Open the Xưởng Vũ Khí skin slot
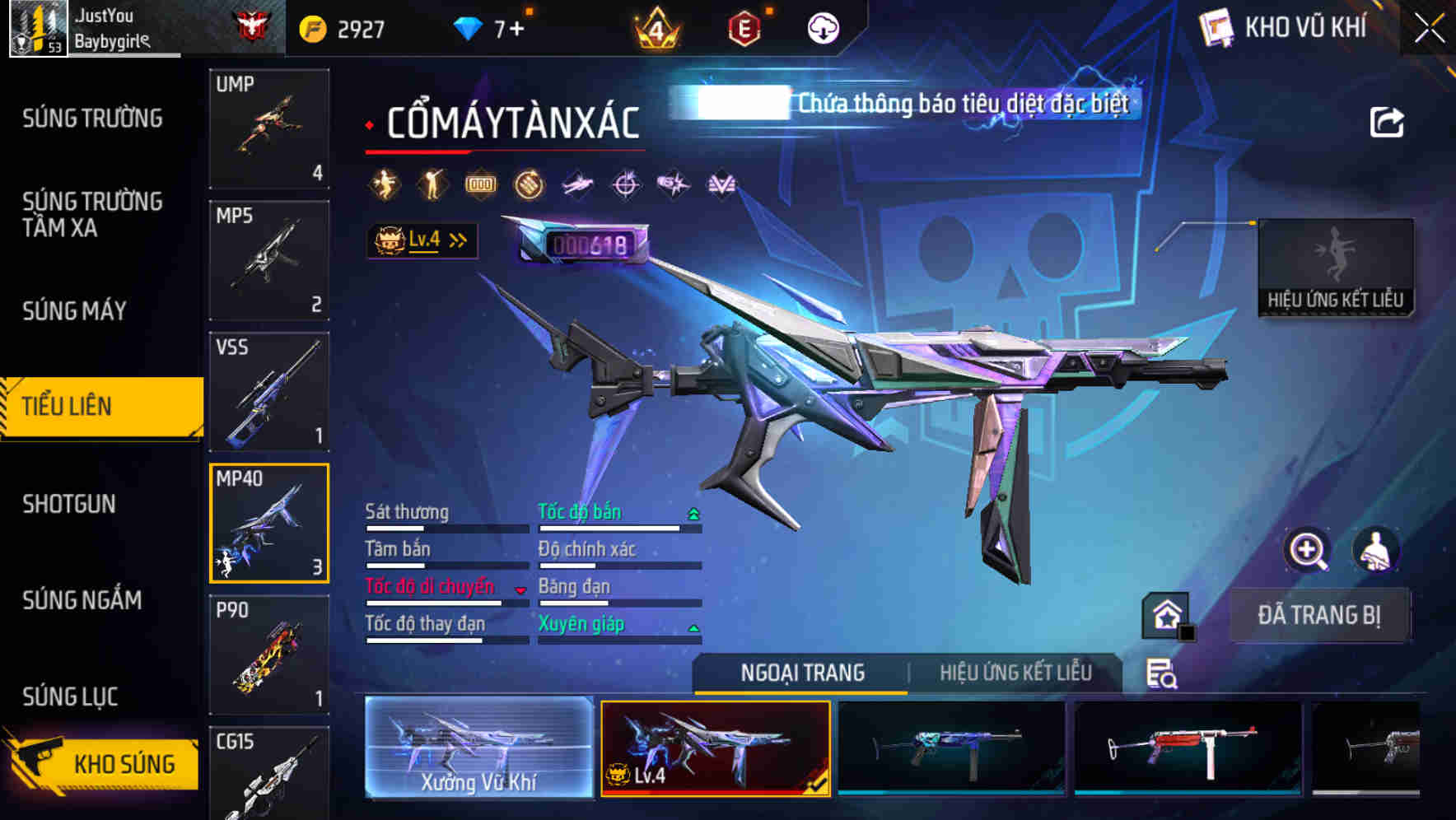1456x820 pixels. pos(476,751)
